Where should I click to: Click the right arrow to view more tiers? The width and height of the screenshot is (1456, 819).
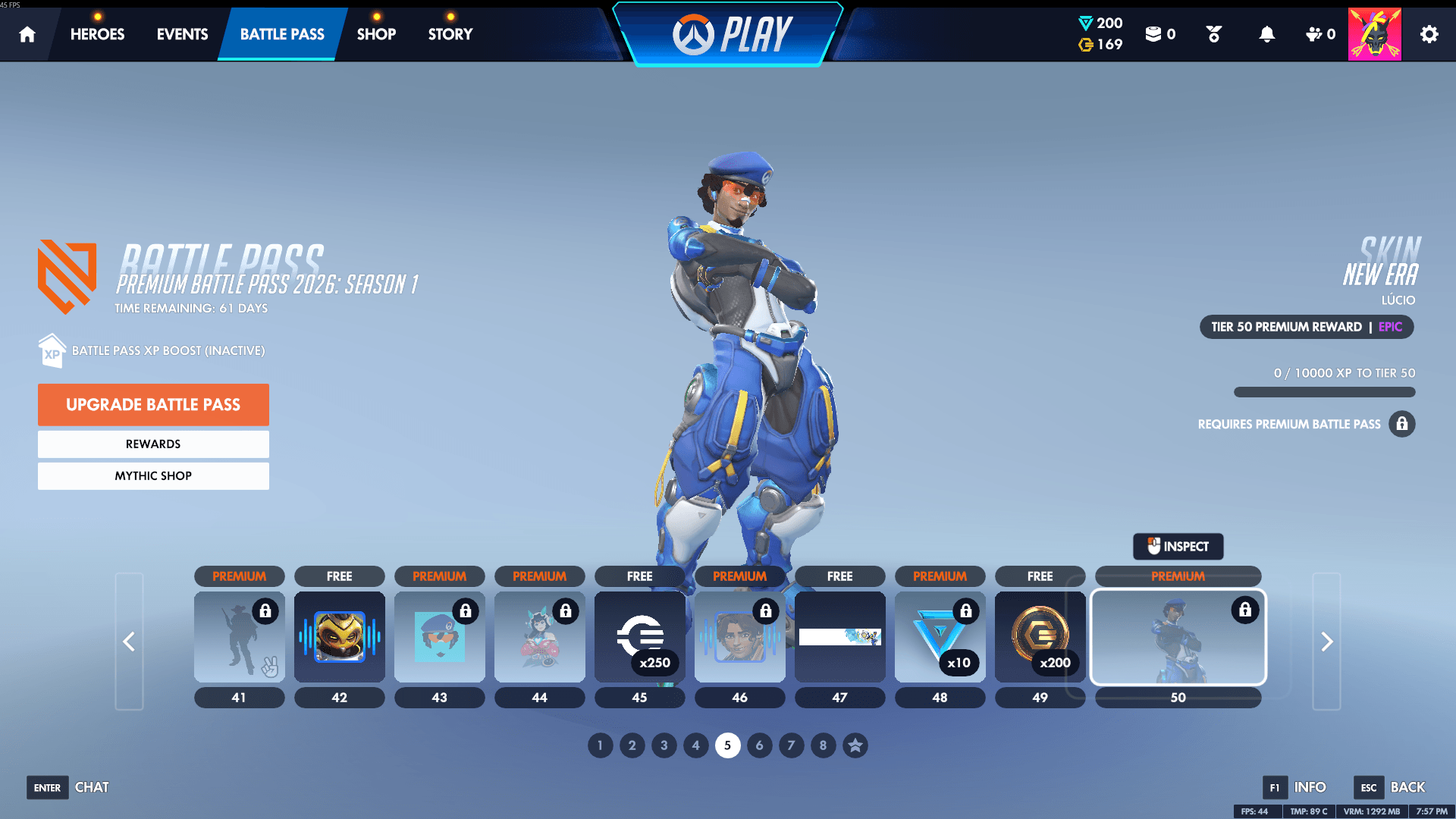1326,641
